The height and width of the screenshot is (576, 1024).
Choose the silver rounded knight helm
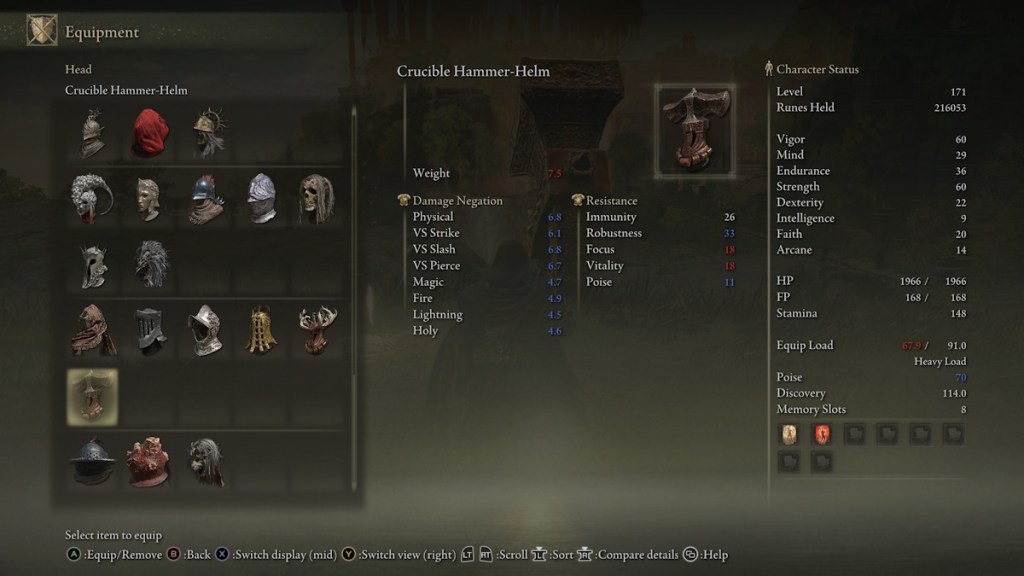point(207,330)
